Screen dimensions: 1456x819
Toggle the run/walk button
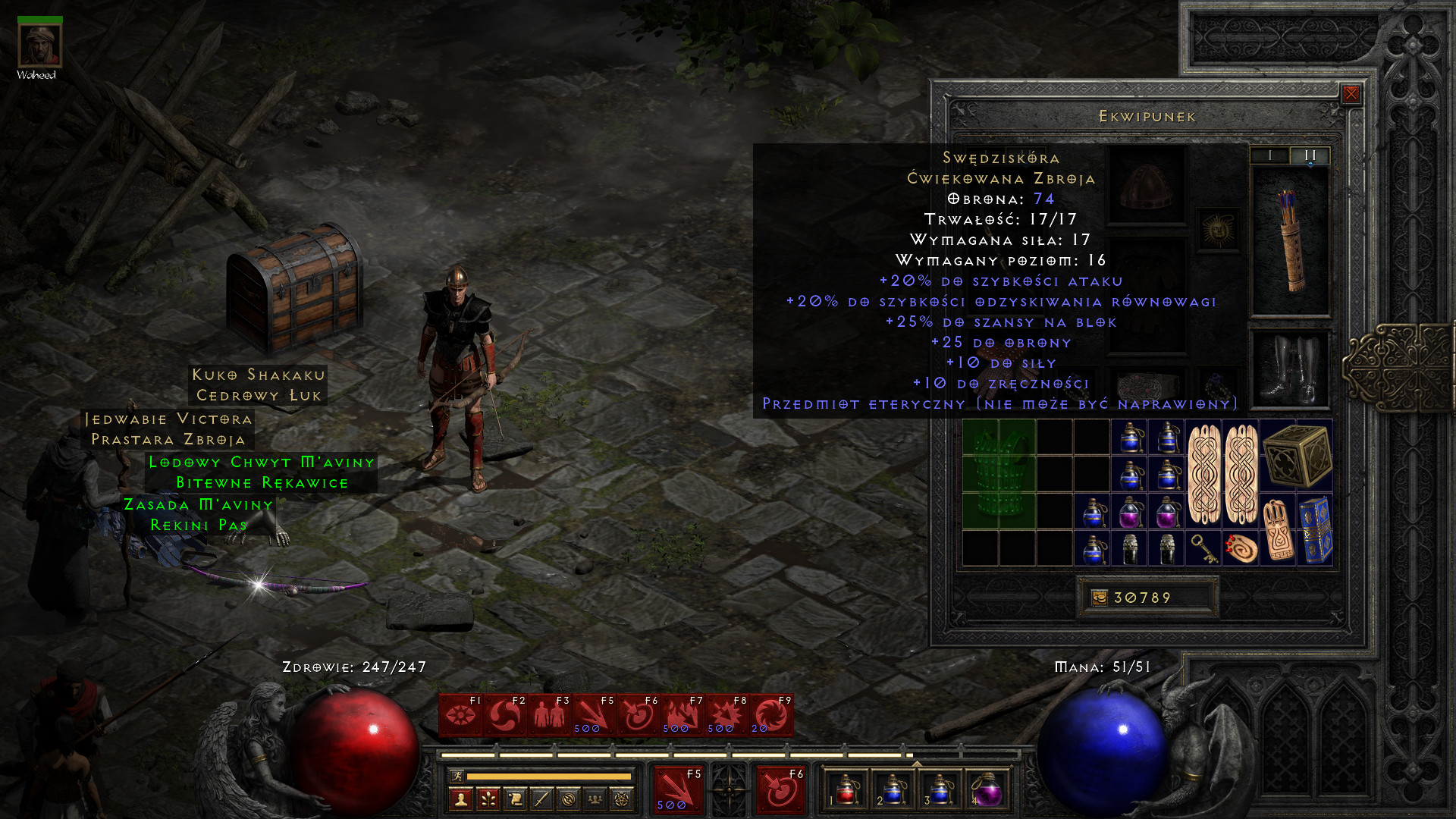[457, 776]
